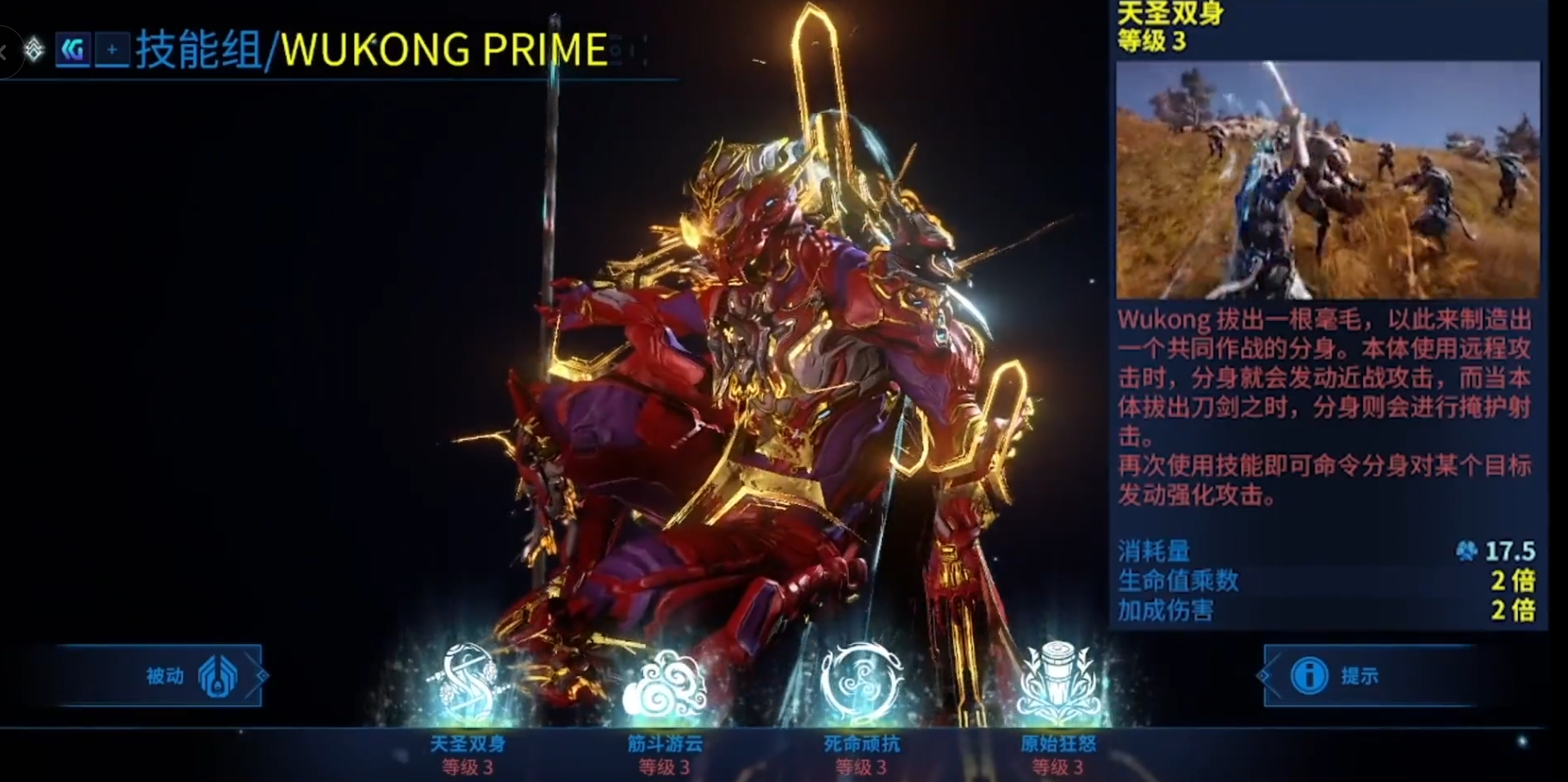Open the 技能组 section title
Image resolution: width=1568 pixels, height=782 pixels.
click(198, 49)
